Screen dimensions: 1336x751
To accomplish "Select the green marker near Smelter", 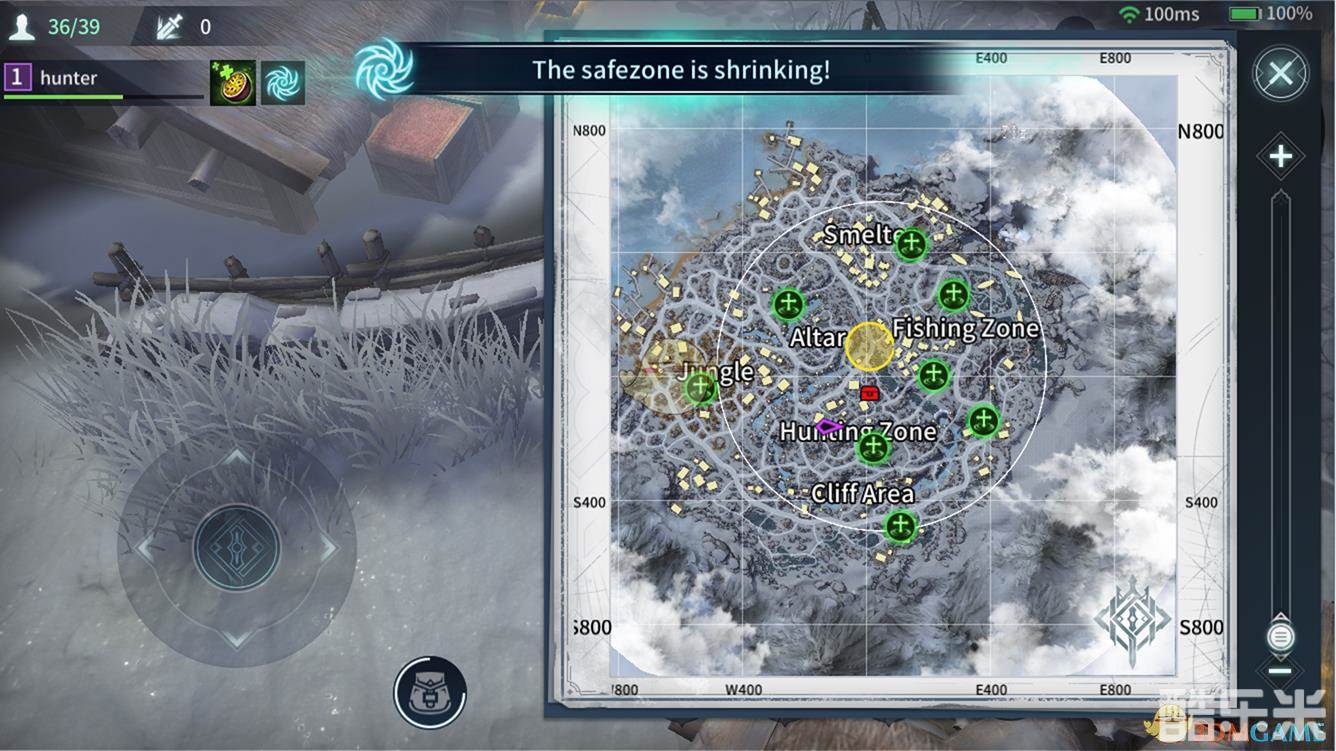I will pos(911,243).
